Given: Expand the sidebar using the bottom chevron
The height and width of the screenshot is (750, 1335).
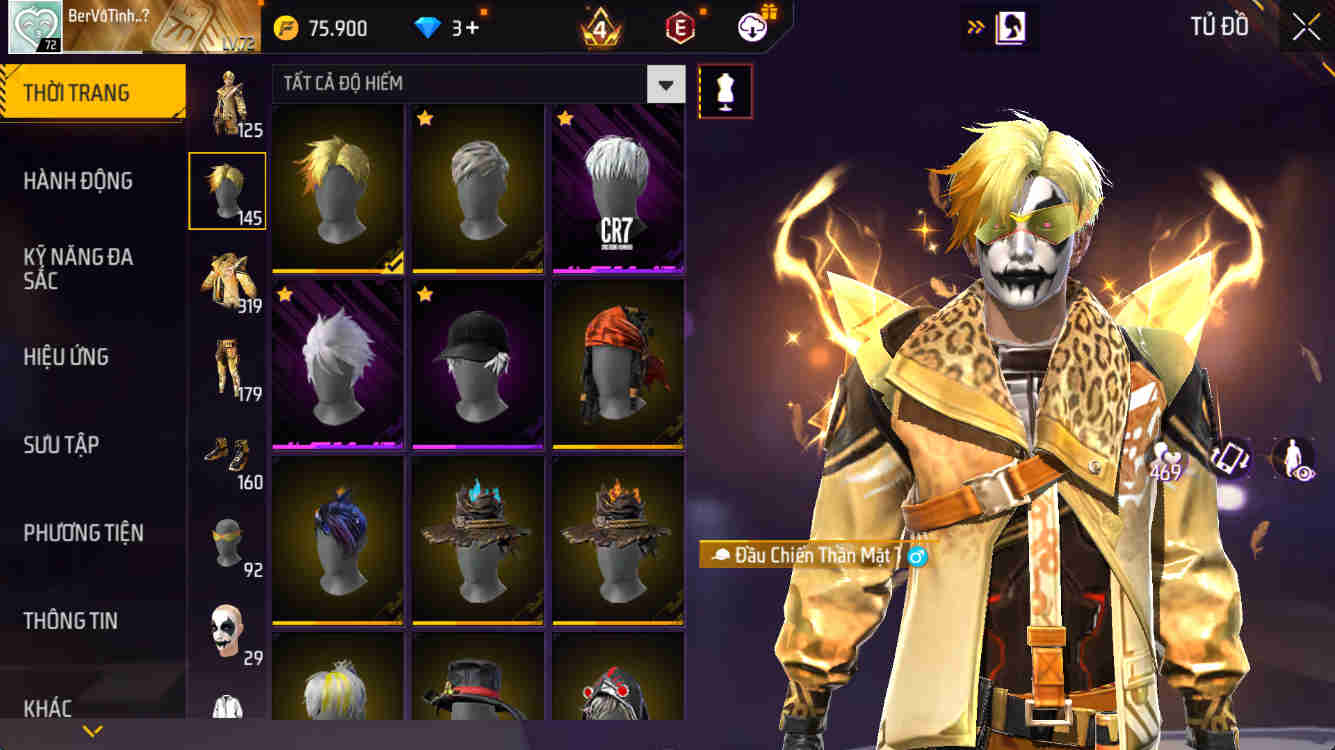Looking at the screenshot, I should point(93,730).
